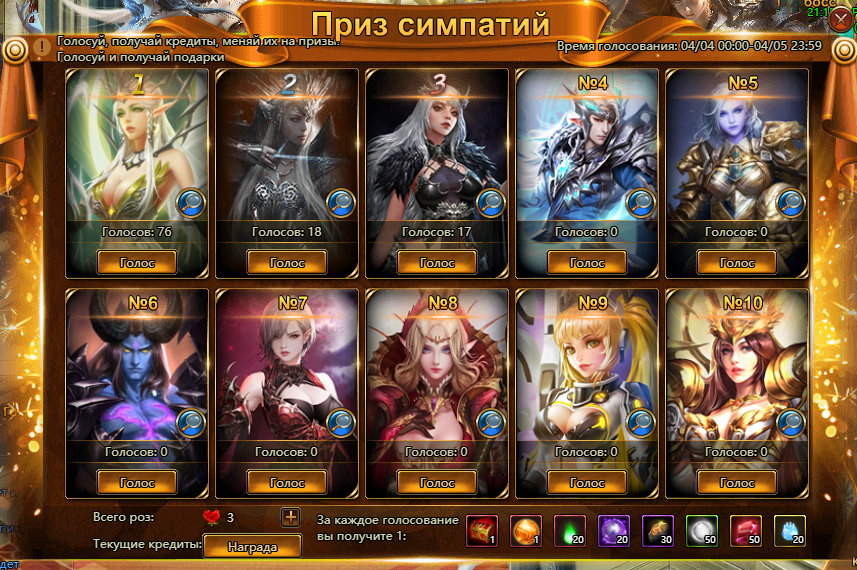The width and height of the screenshot is (857, 570).
Task: Vote for candidate №7
Action: pyautogui.click(x=286, y=482)
